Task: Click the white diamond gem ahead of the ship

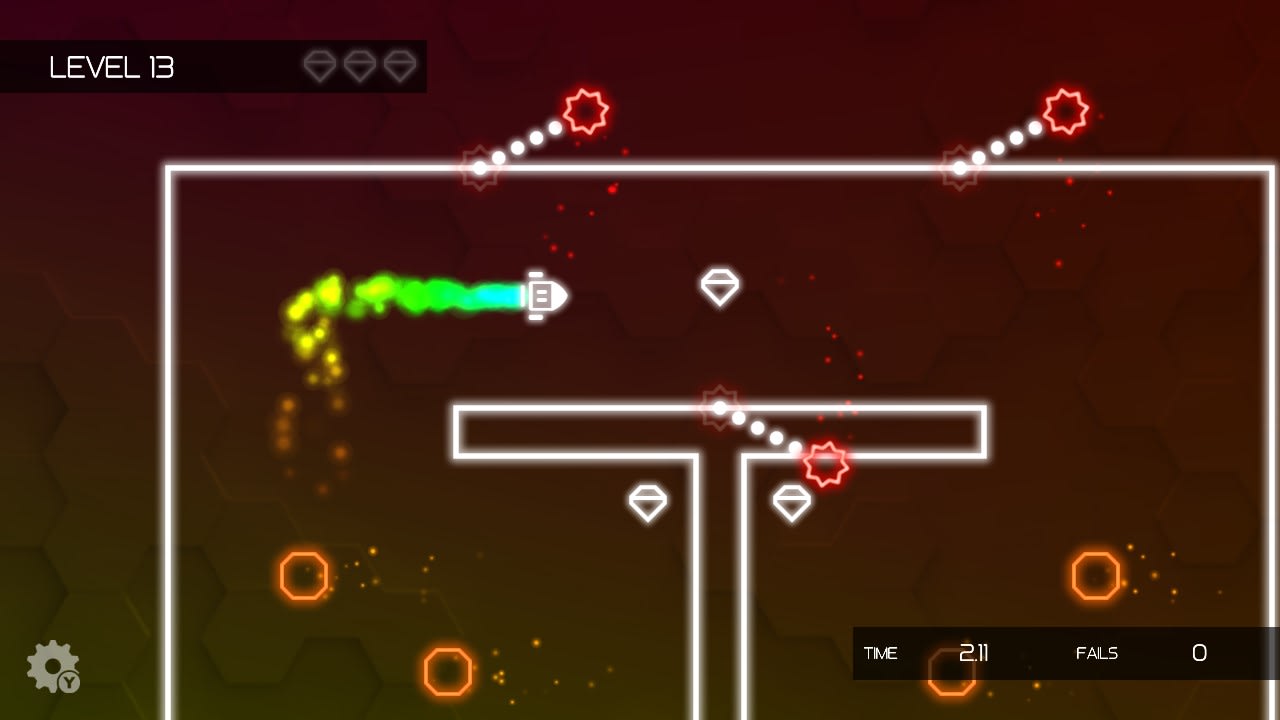Action: tap(720, 287)
